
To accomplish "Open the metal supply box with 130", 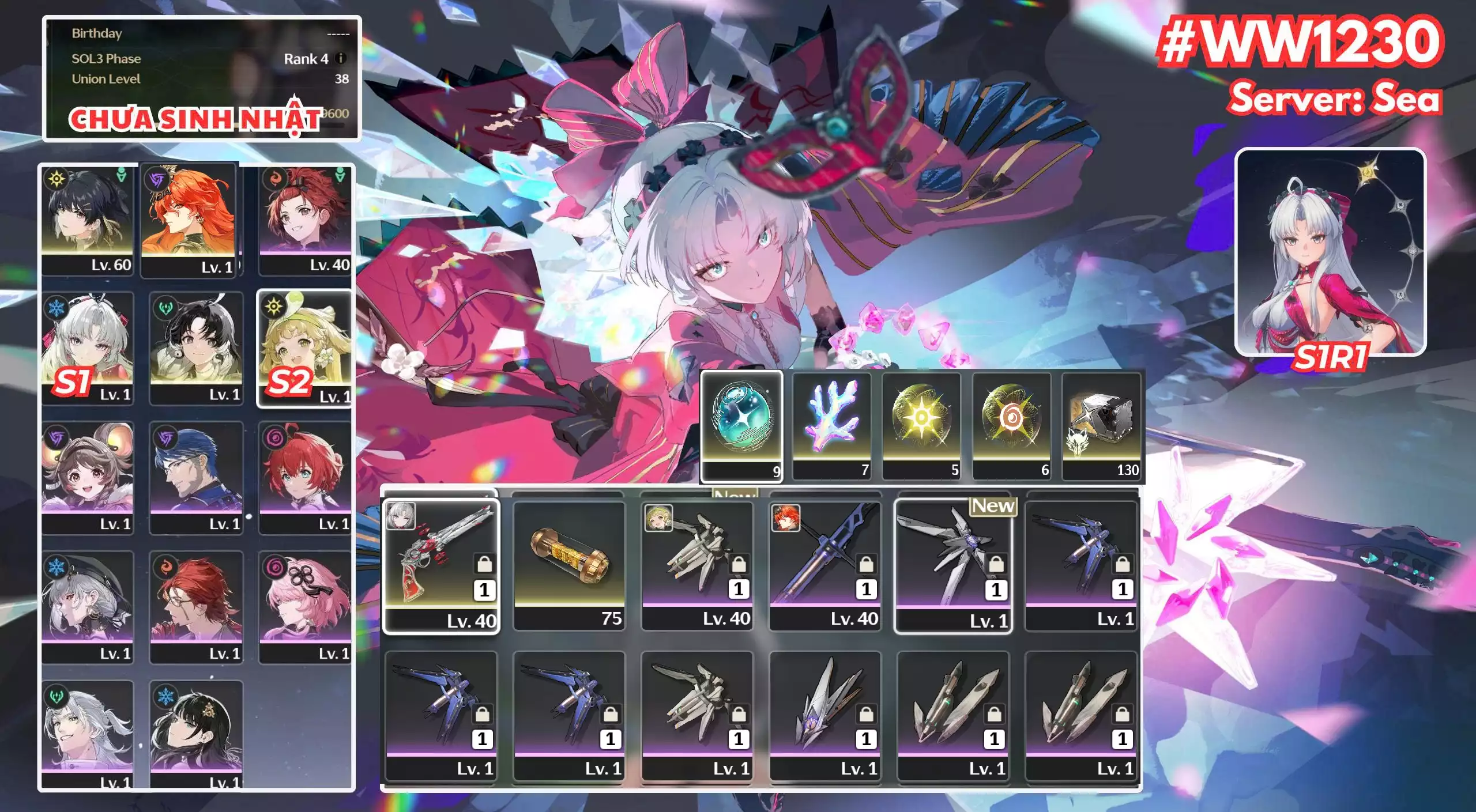I will 1101,425.
